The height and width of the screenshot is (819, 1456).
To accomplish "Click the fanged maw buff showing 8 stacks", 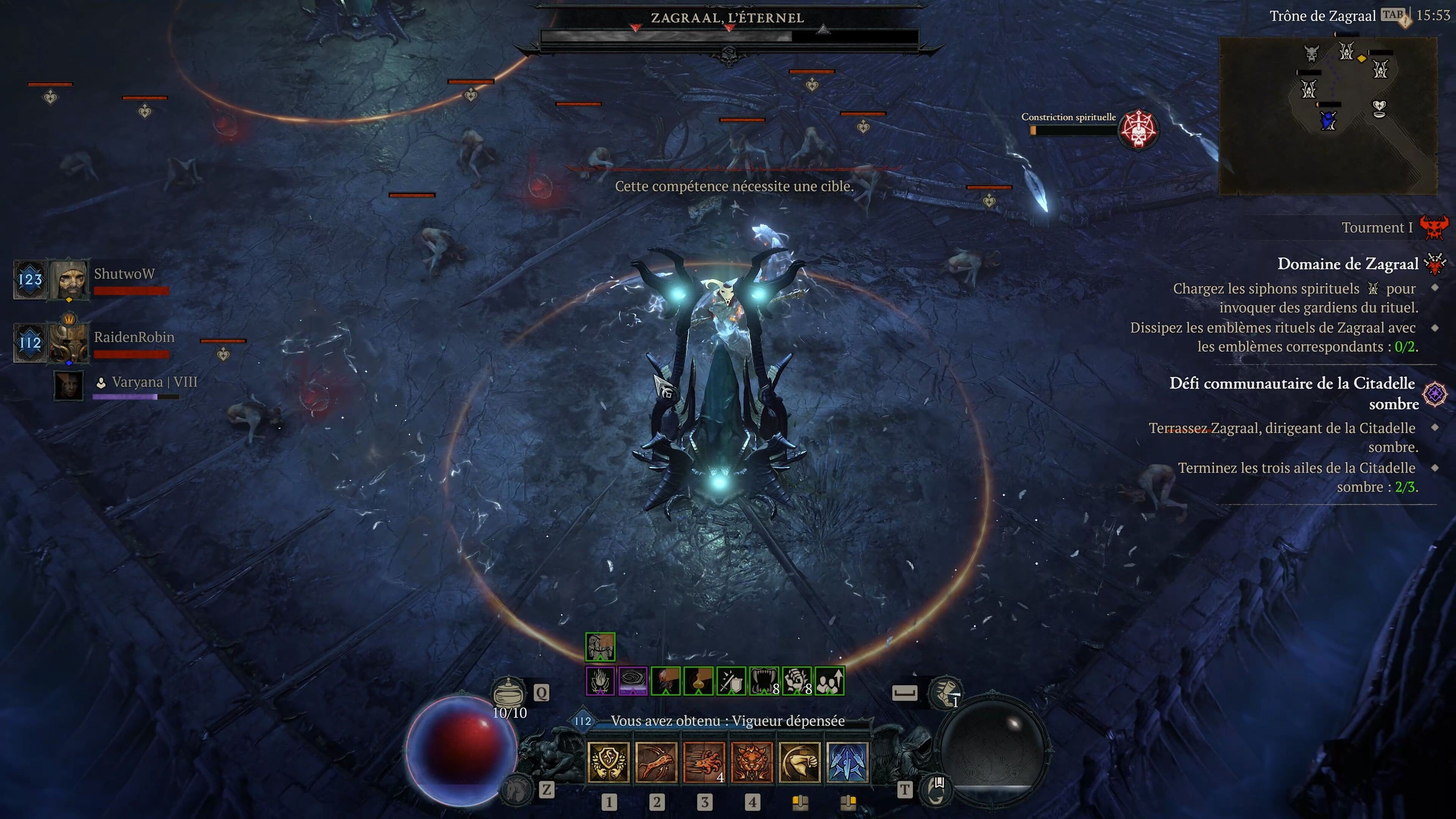I will pyautogui.click(x=764, y=681).
